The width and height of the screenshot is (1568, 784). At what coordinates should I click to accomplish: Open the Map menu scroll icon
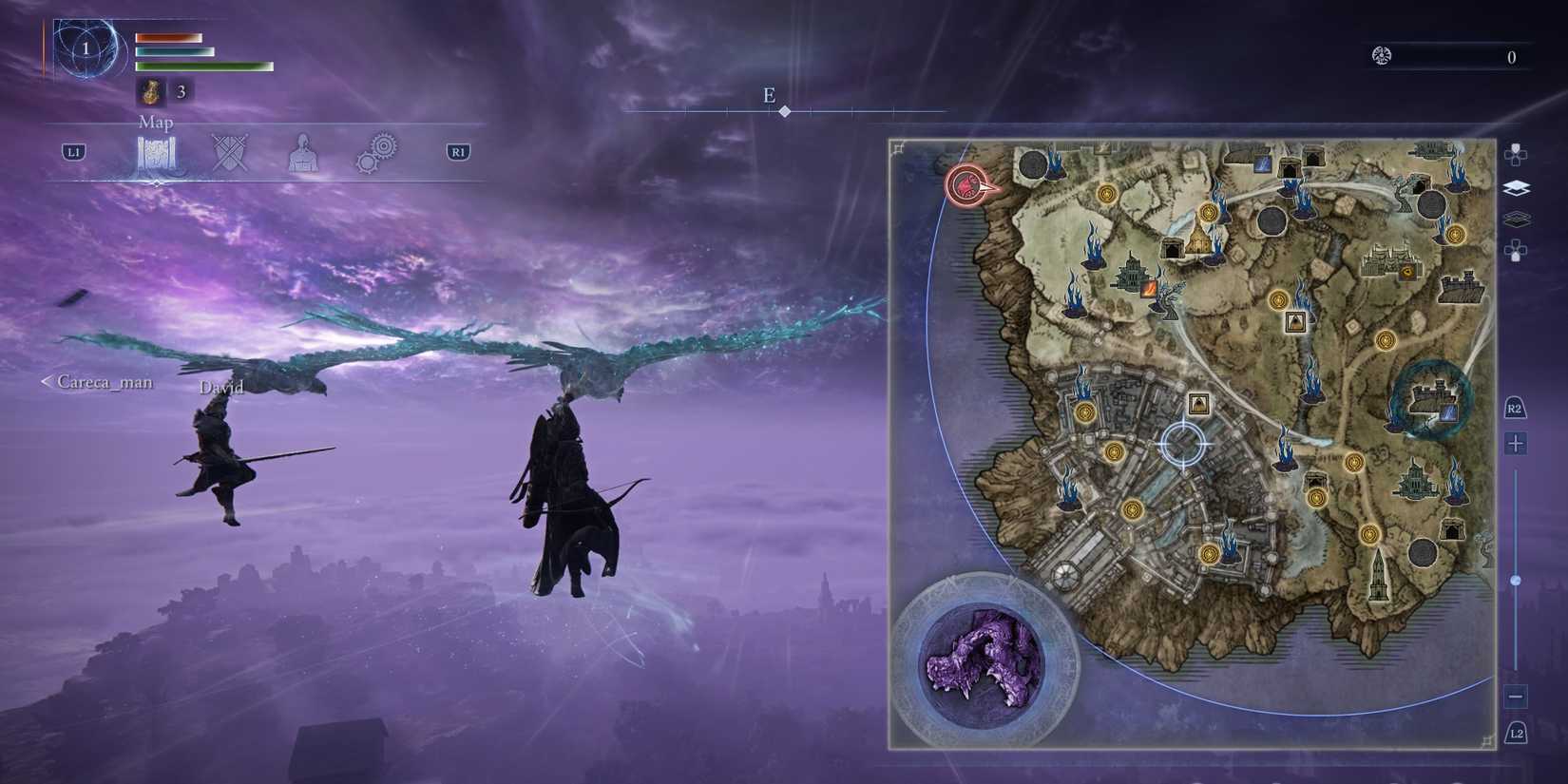tap(158, 152)
